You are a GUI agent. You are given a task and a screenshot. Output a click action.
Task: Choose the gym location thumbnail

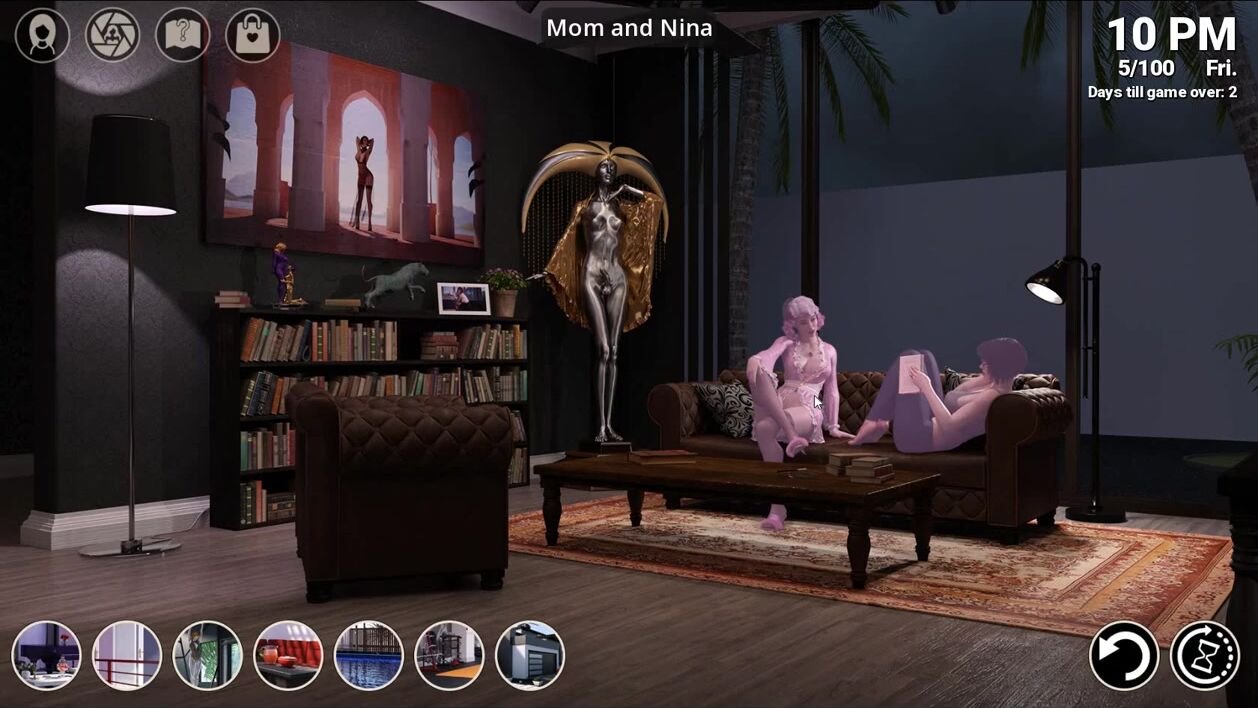click(449, 656)
